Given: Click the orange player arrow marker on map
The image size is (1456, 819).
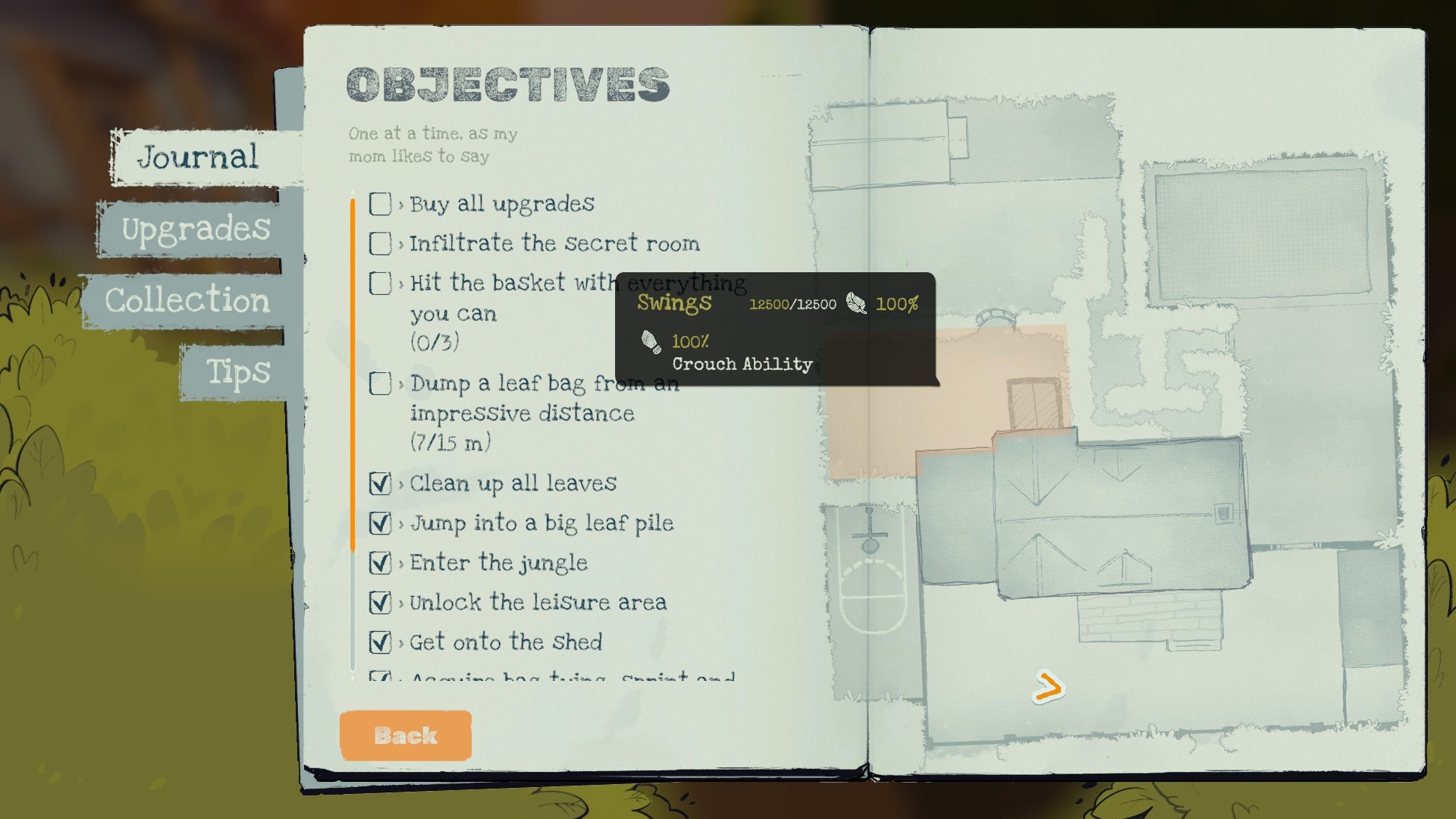Looking at the screenshot, I should point(1049,688).
